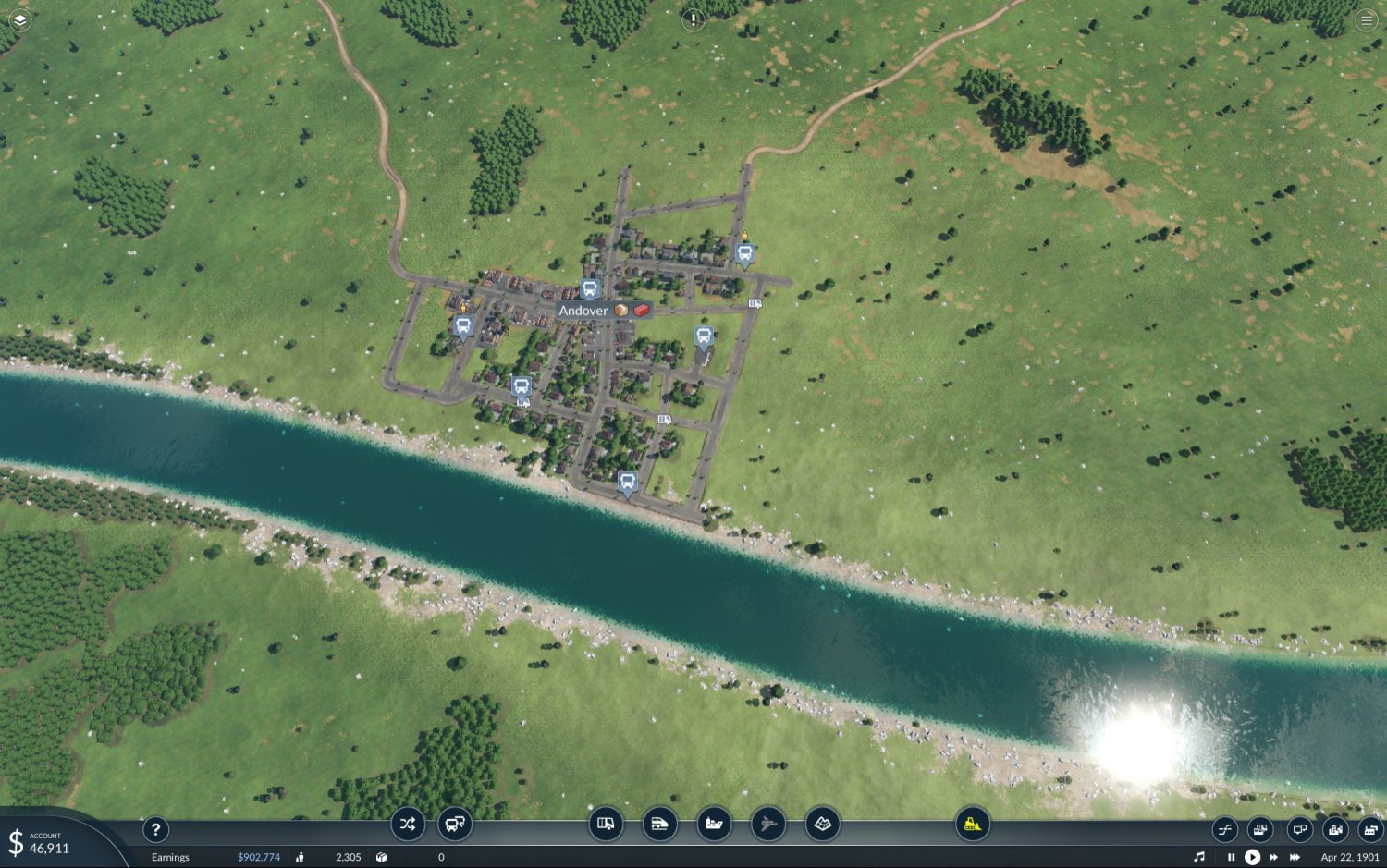The height and width of the screenshot is (868, 1387).
Task: Open the rail construction train icon
Action: pos(659,824)
